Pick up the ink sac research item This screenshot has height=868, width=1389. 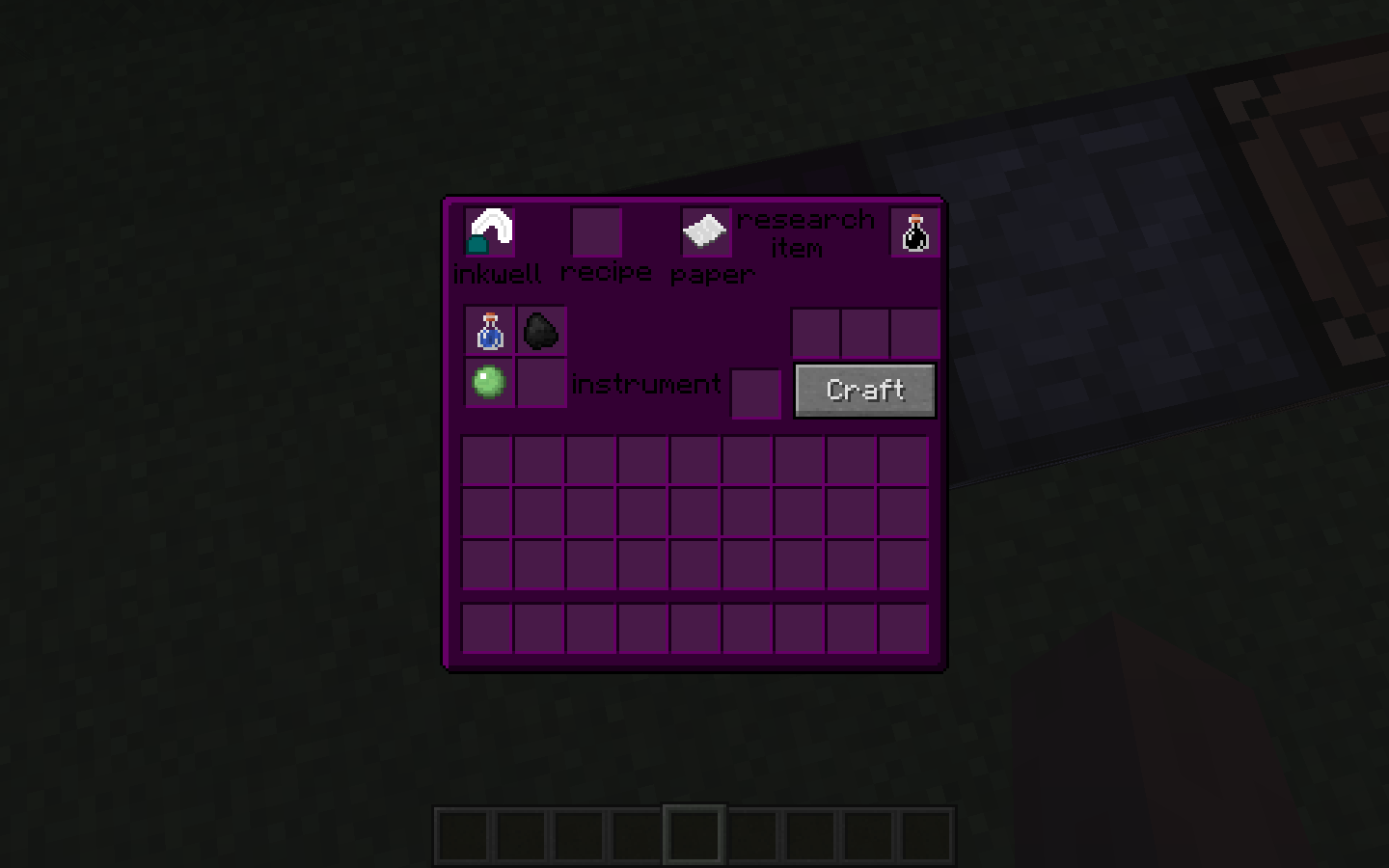913,231
